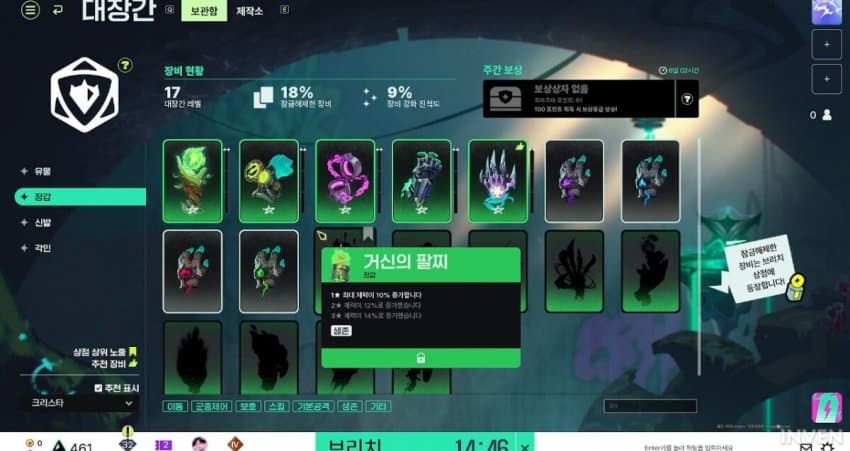Open the weekly reward help icon
The width and height of the screenshot is (850, 451).
(687, 98)
